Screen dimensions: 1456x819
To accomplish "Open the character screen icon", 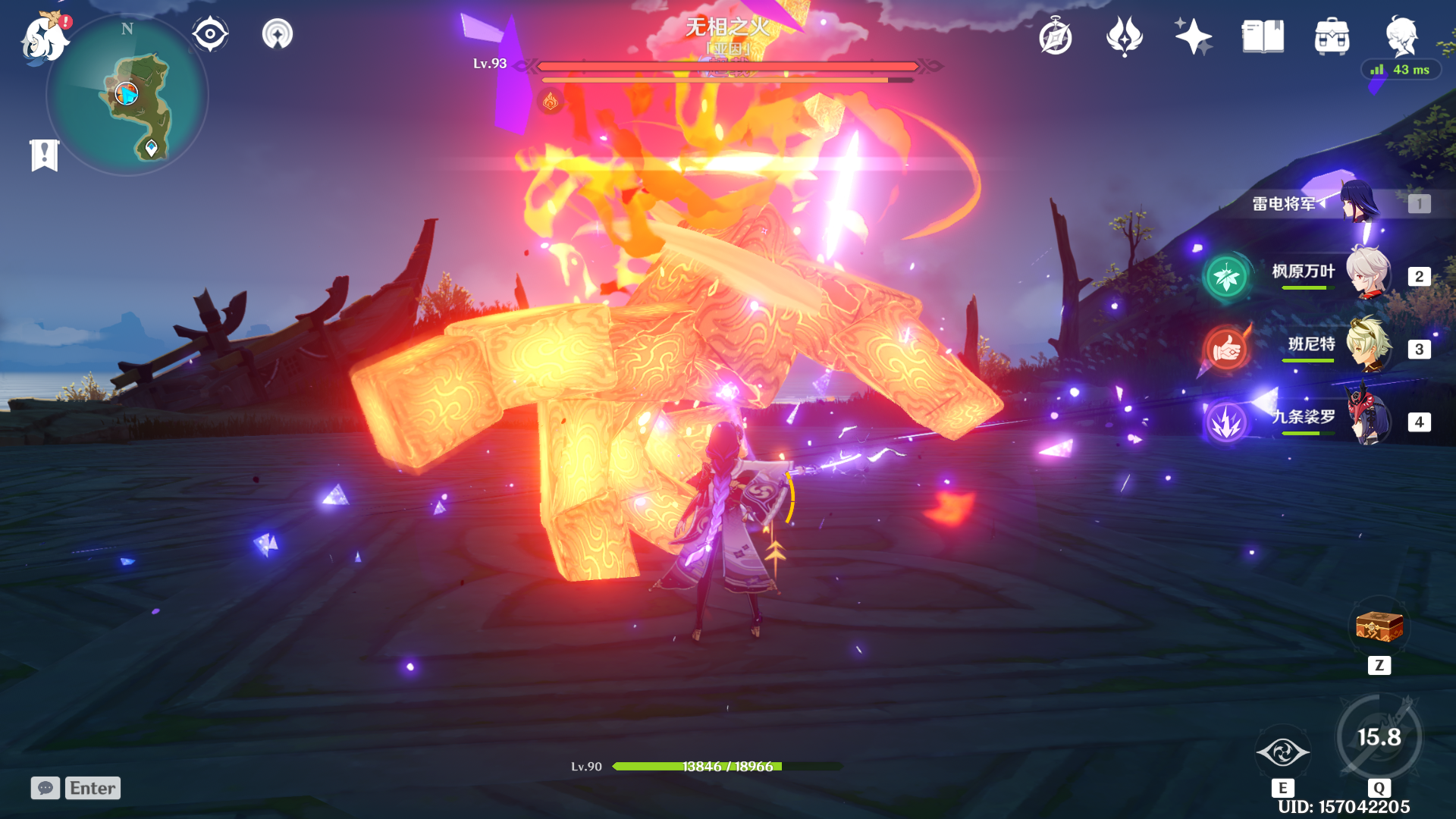I will point(1401,36).
